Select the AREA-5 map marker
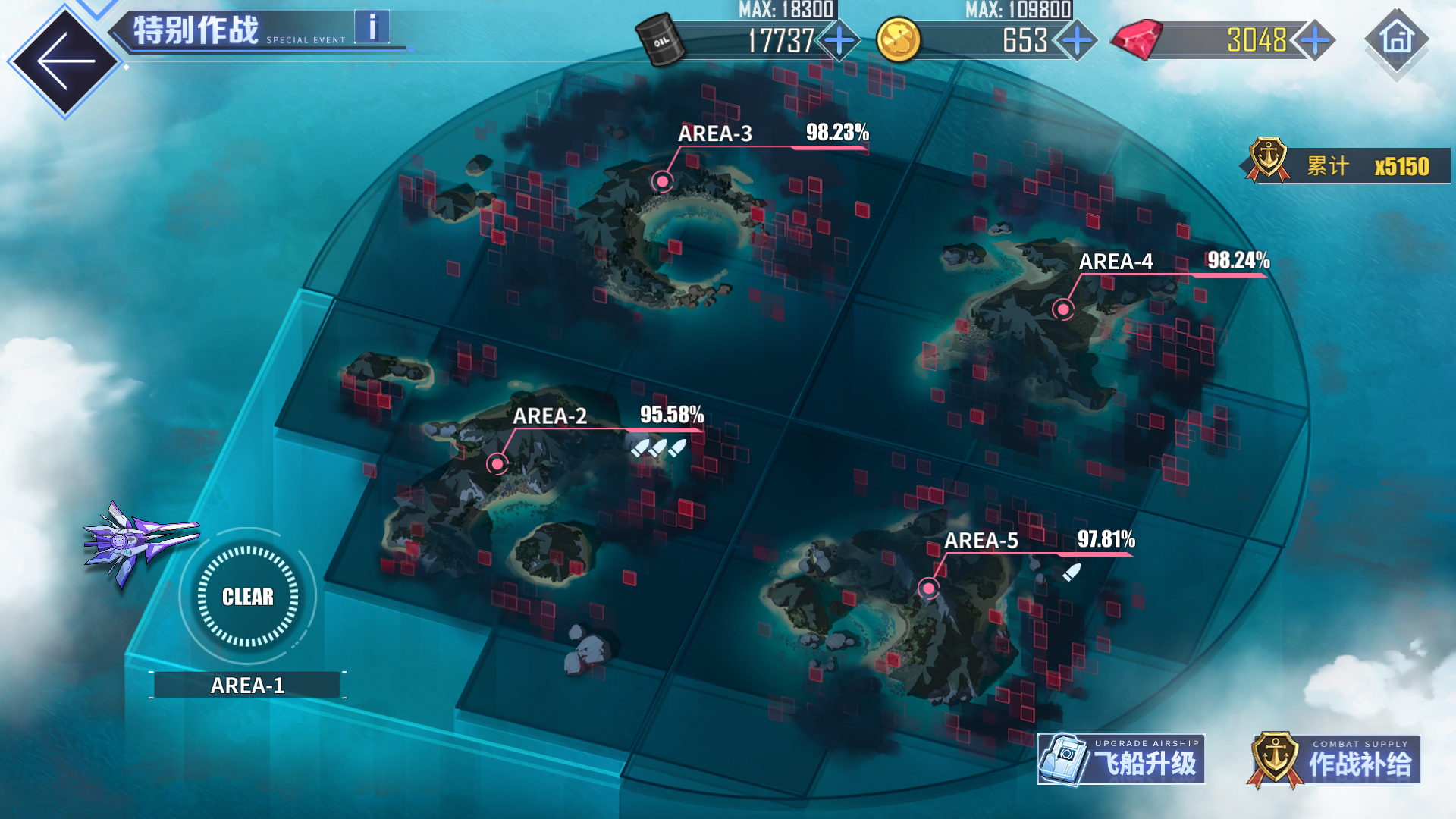1456x819 pixels. coord(928,588)
